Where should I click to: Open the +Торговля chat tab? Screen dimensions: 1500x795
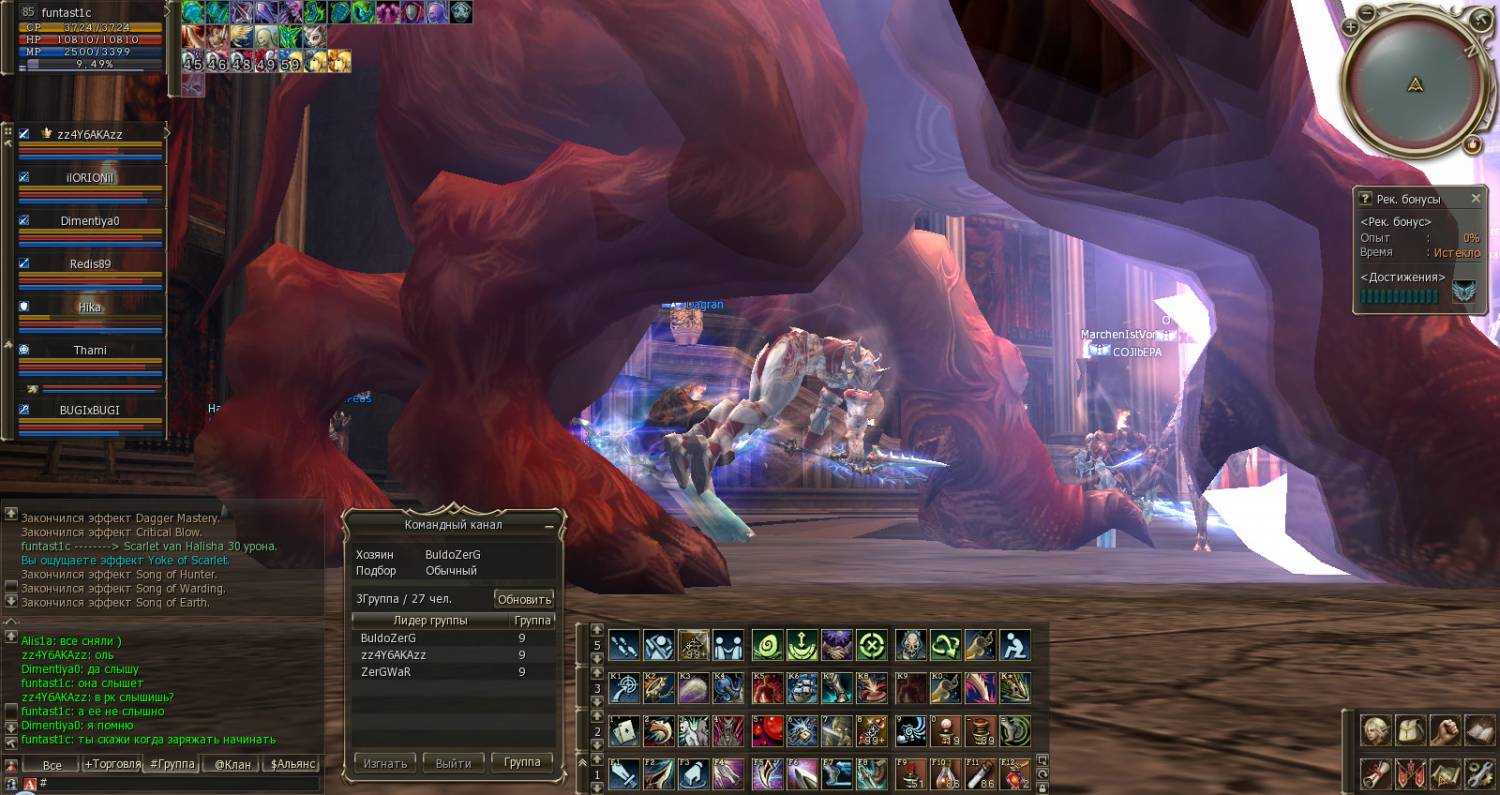[x=111, y=764]
